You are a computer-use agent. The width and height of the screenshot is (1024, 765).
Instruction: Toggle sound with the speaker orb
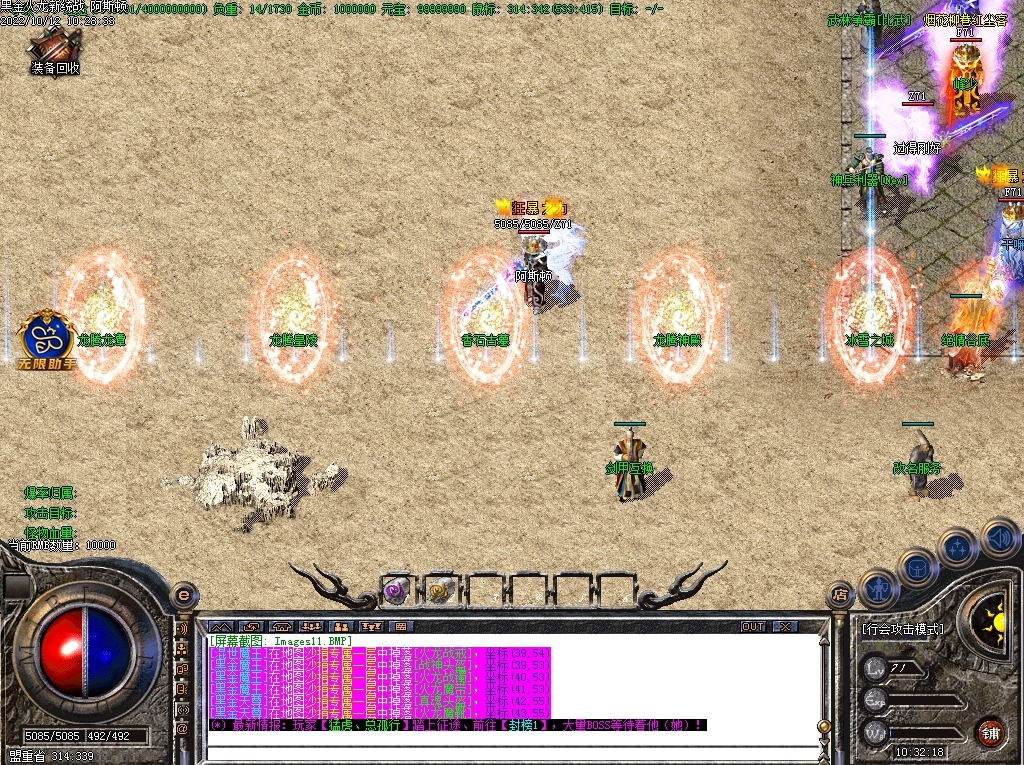point(999,537)
